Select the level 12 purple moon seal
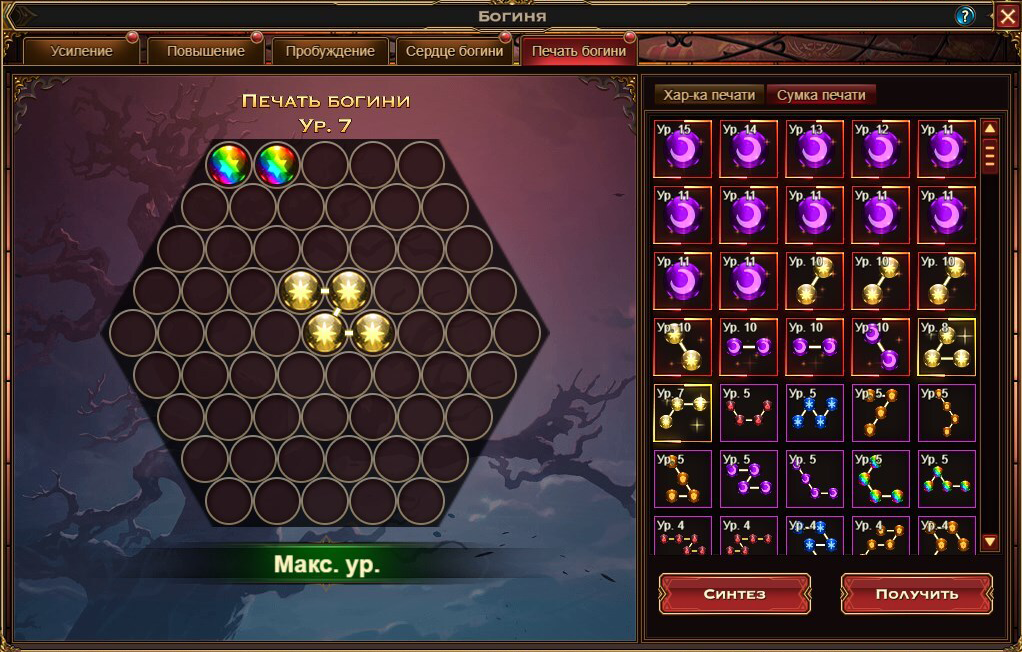 click(x=881, y=150)
